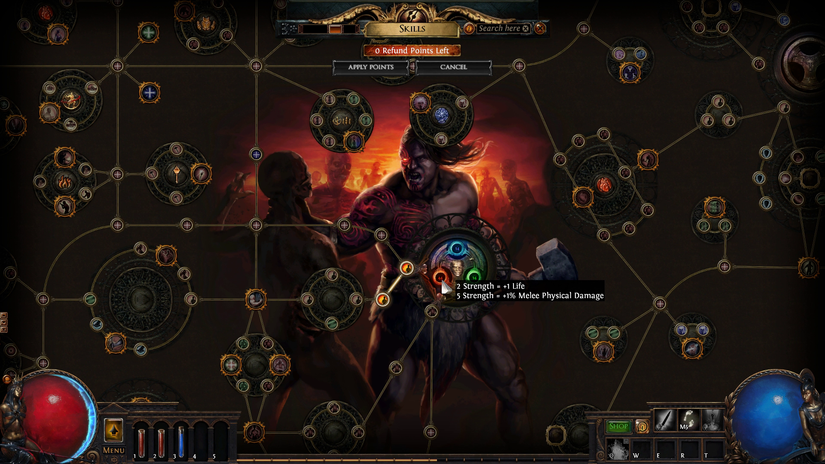Viewport: 825px width, 464px height.
Task: Allocate the blue Intelligence attribute node
Action: pyautogui.click(x=457, y=248)
